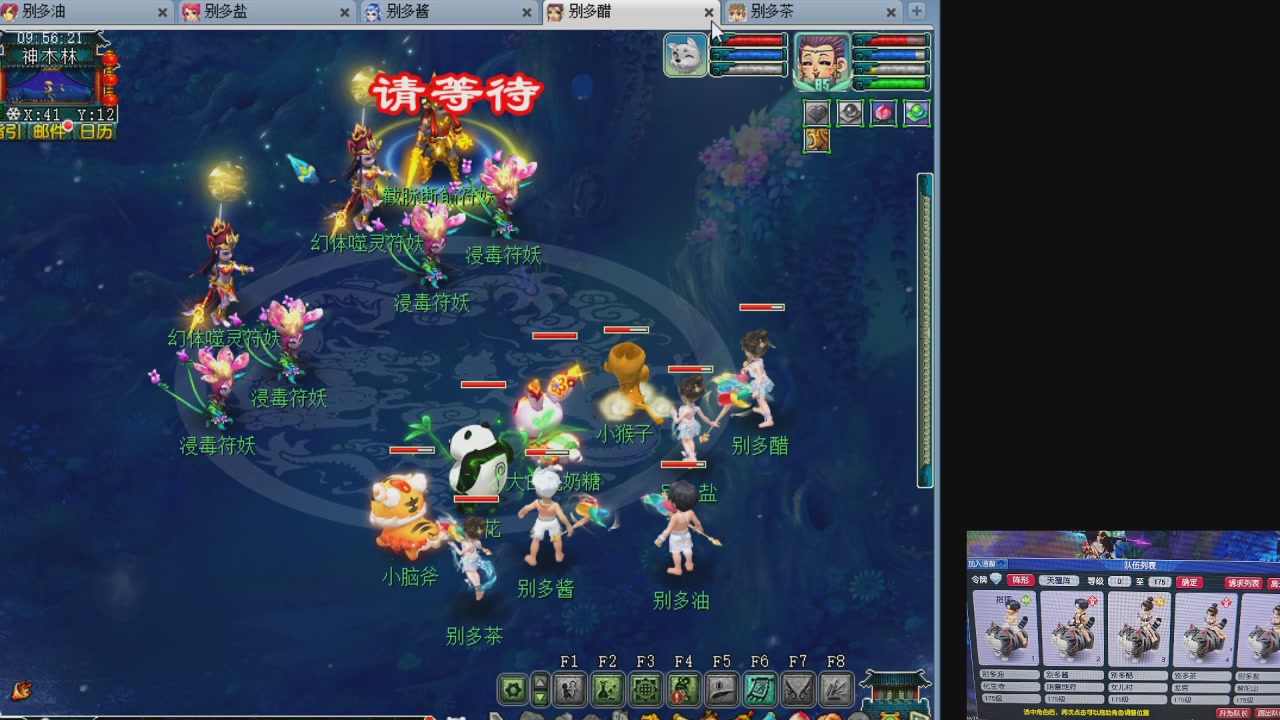Select the F1 skill icon

pyautogui.click(x=569, y=689)
